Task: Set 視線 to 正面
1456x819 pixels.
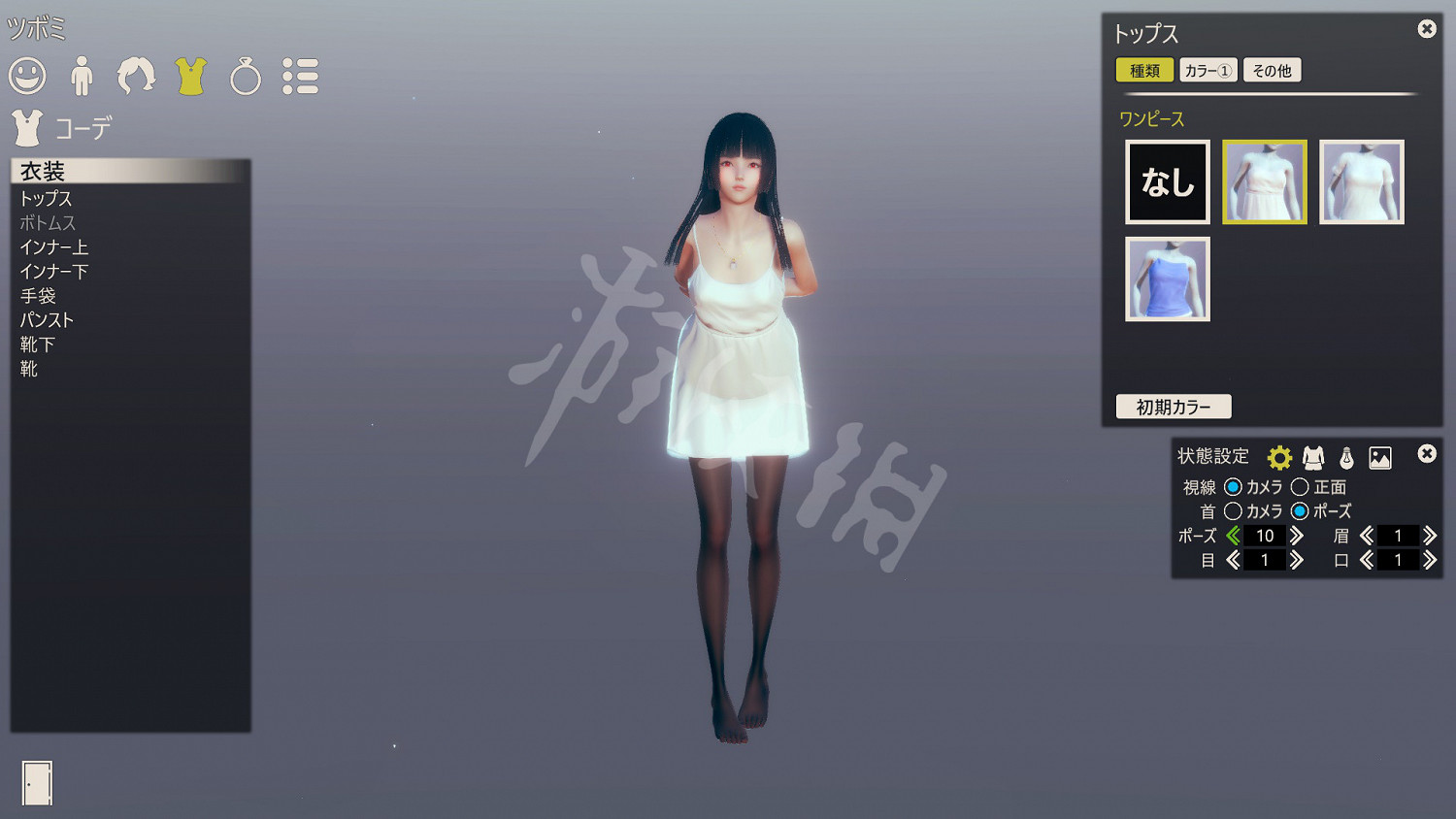Action: click(x=1301, y=487)
